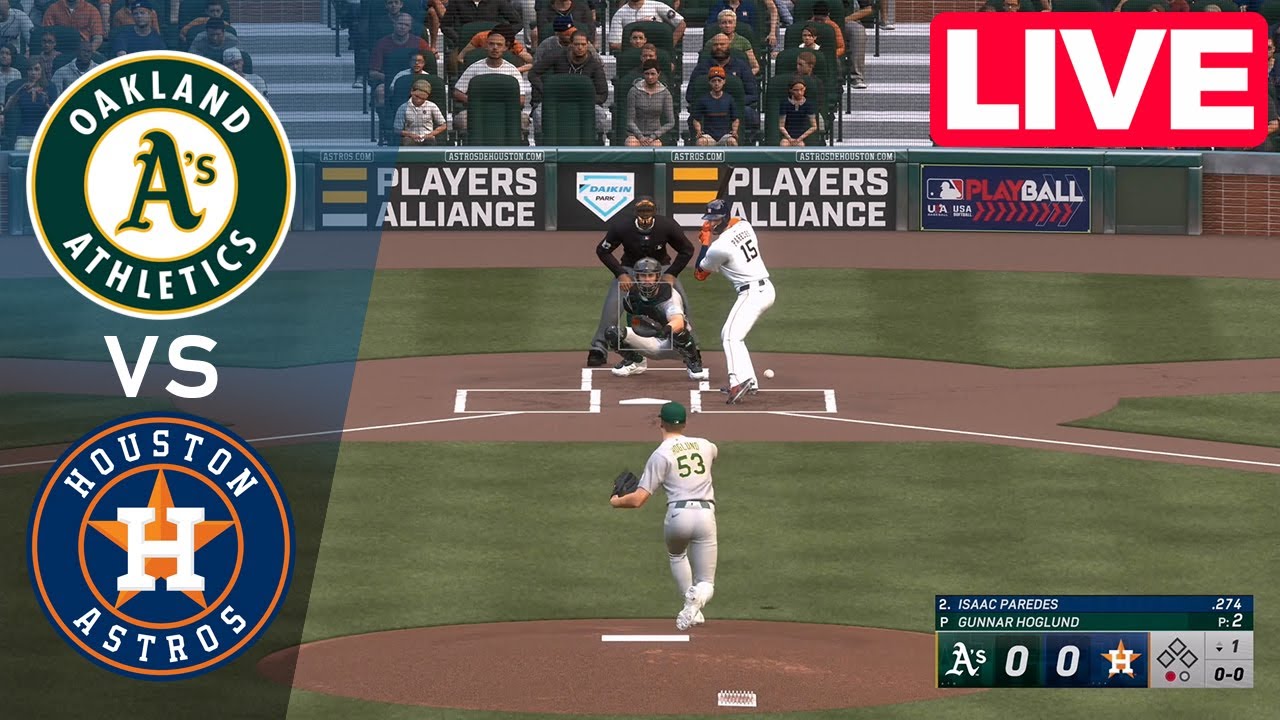Image resolution: width=1280 pixels, height=720 pixels.
Task: Toggle the empty second out circle
Action: pos(1185,676)
